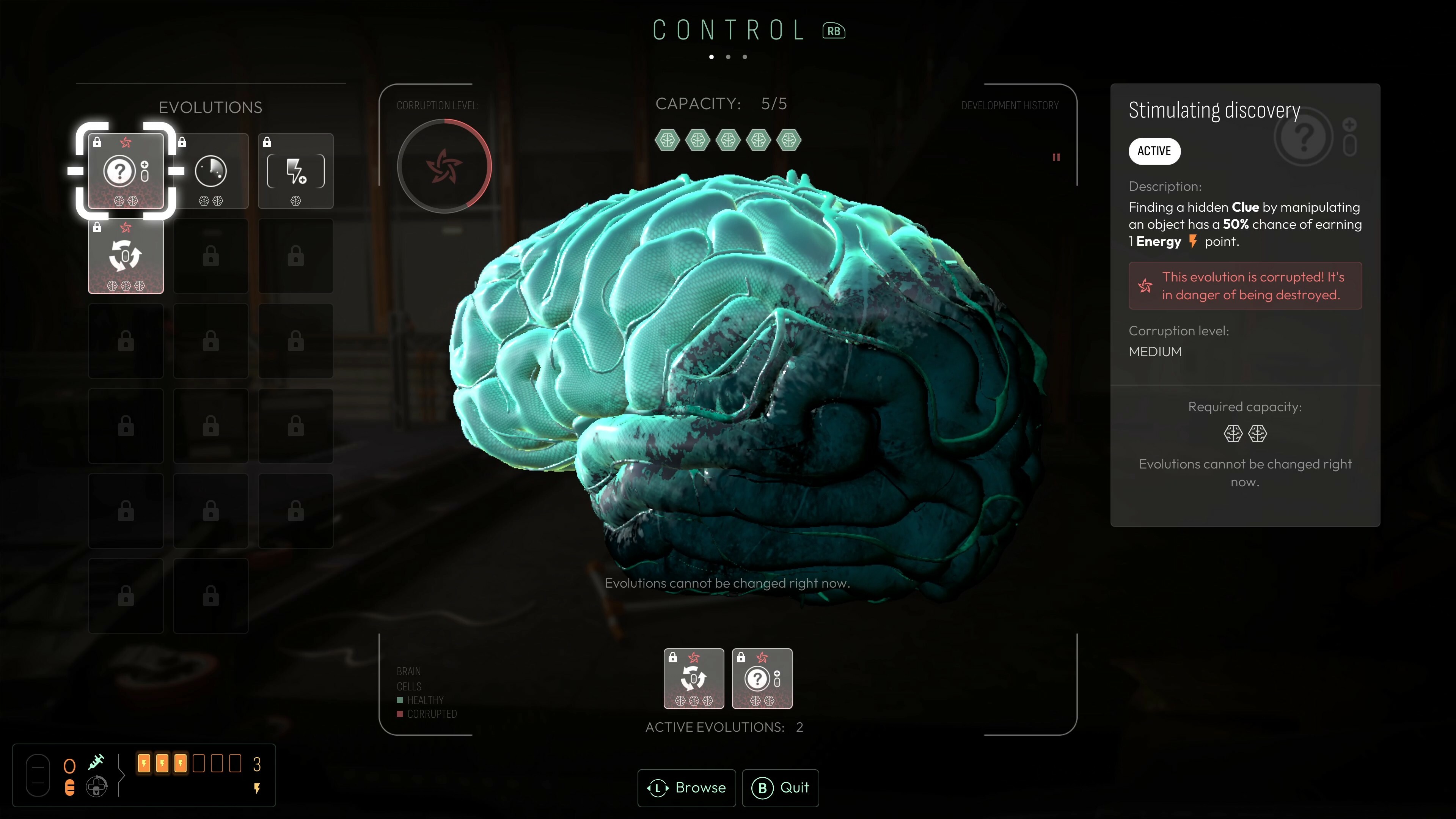1456x819 pixels.
Task: Toggle the ACTIVE status pill
Action: pyautogui.click(x=1154, y=151)
